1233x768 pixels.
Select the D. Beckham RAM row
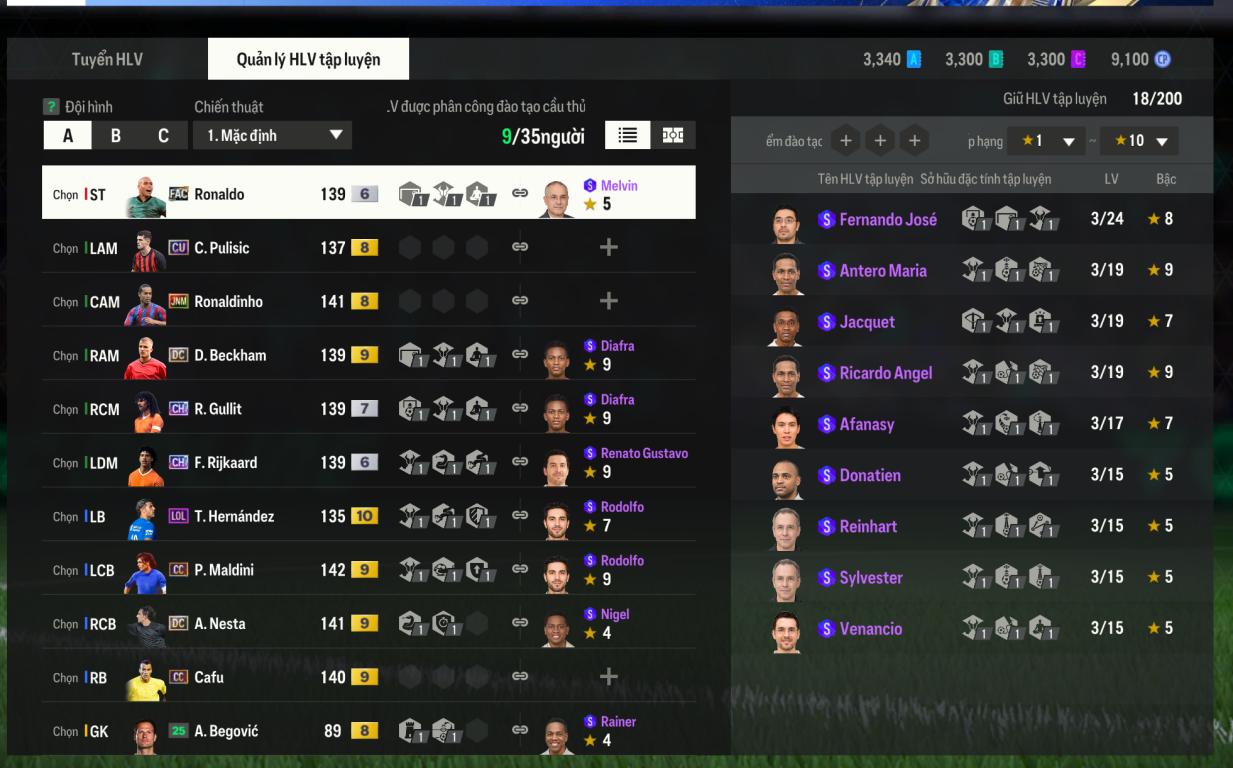pos(230,355)
